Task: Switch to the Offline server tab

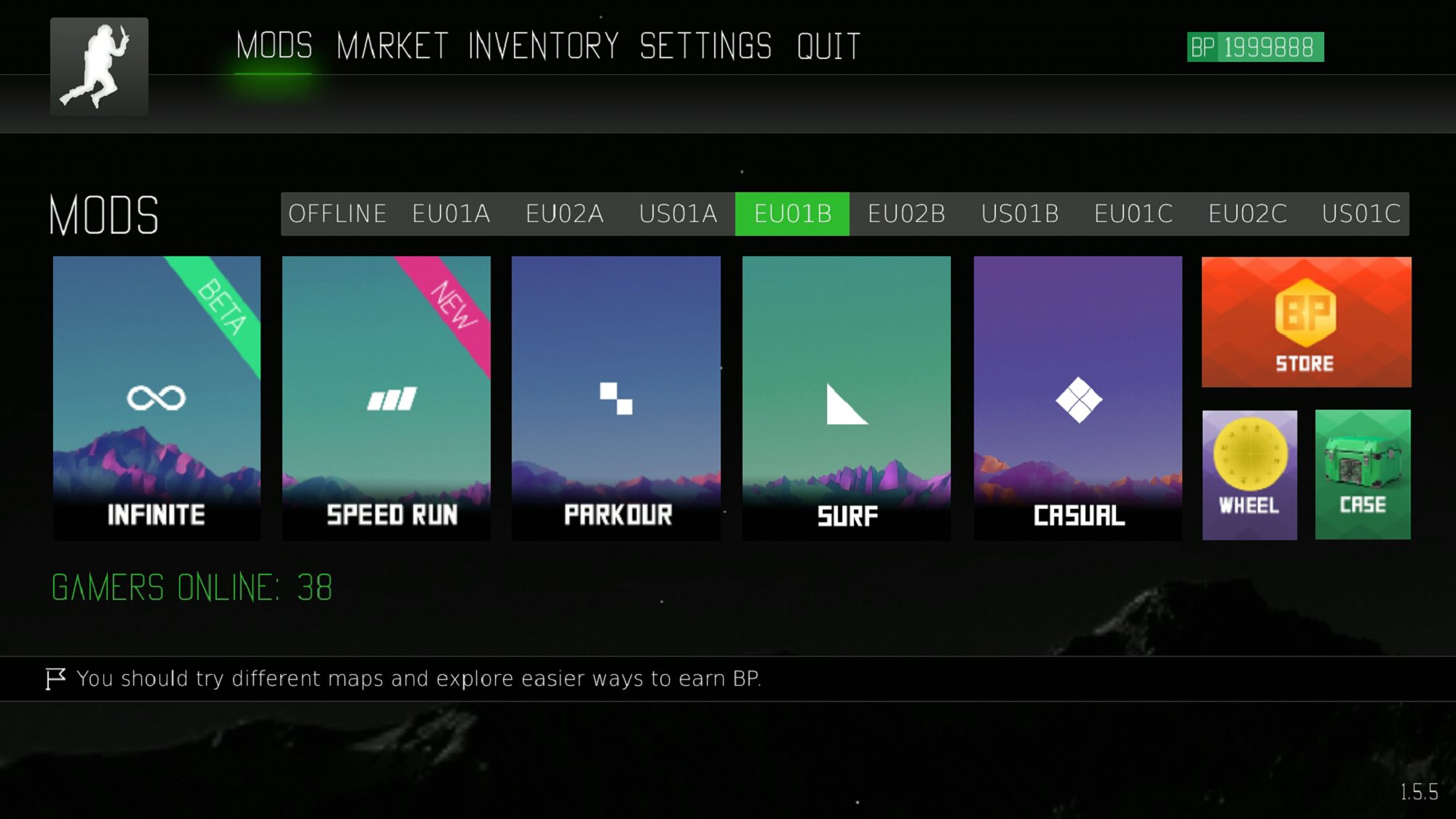Action: [337, 214]
